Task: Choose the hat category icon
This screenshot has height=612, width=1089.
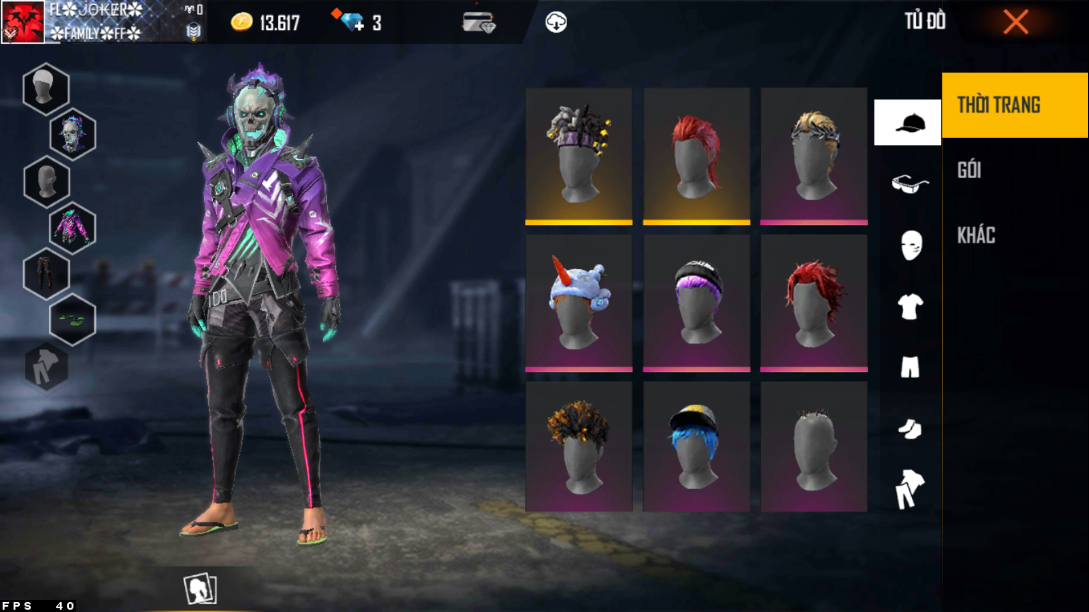Action: click(x=908, y=123)
